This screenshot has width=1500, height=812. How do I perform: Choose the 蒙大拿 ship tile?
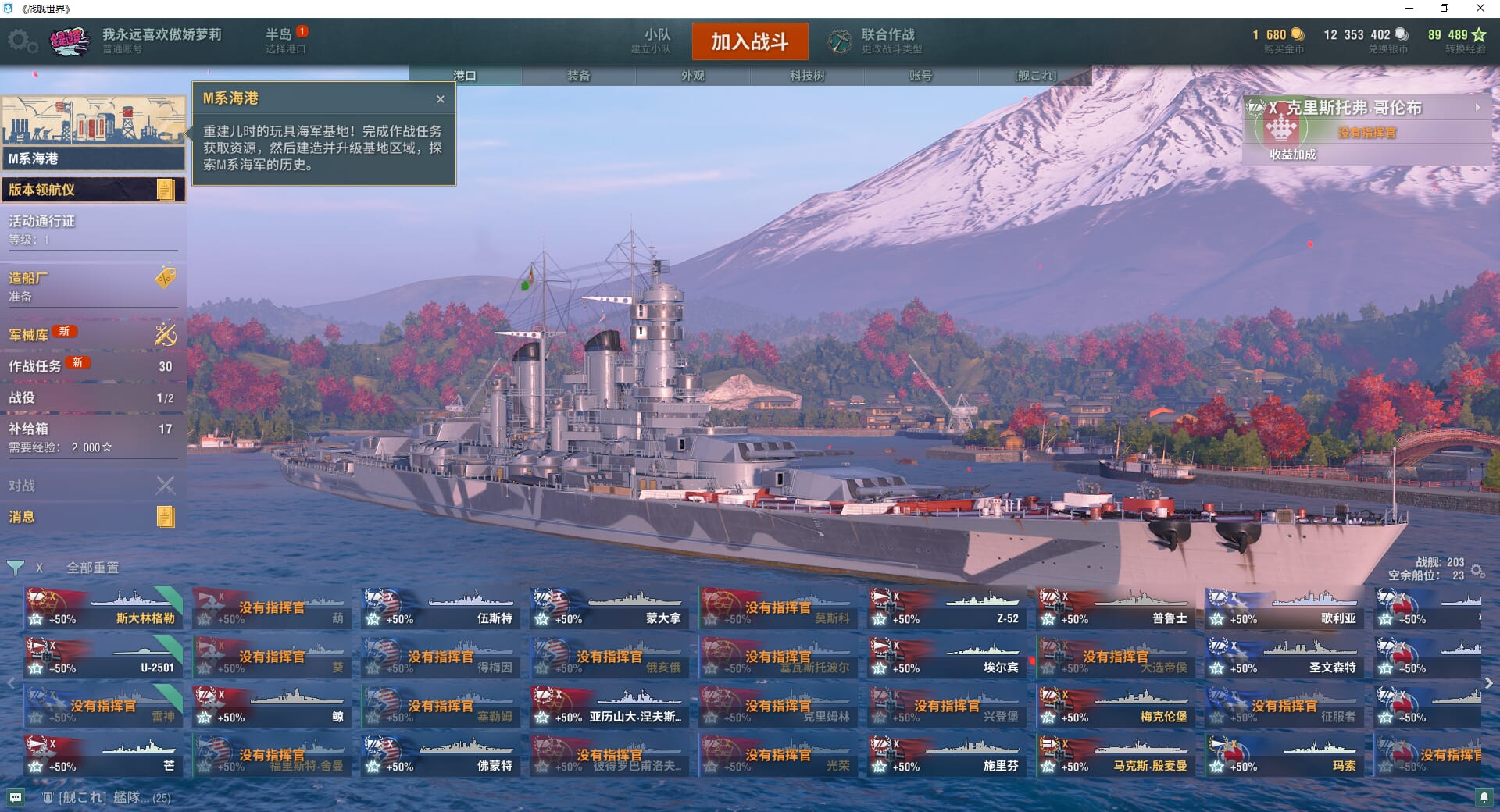click(x=609, y=609)
